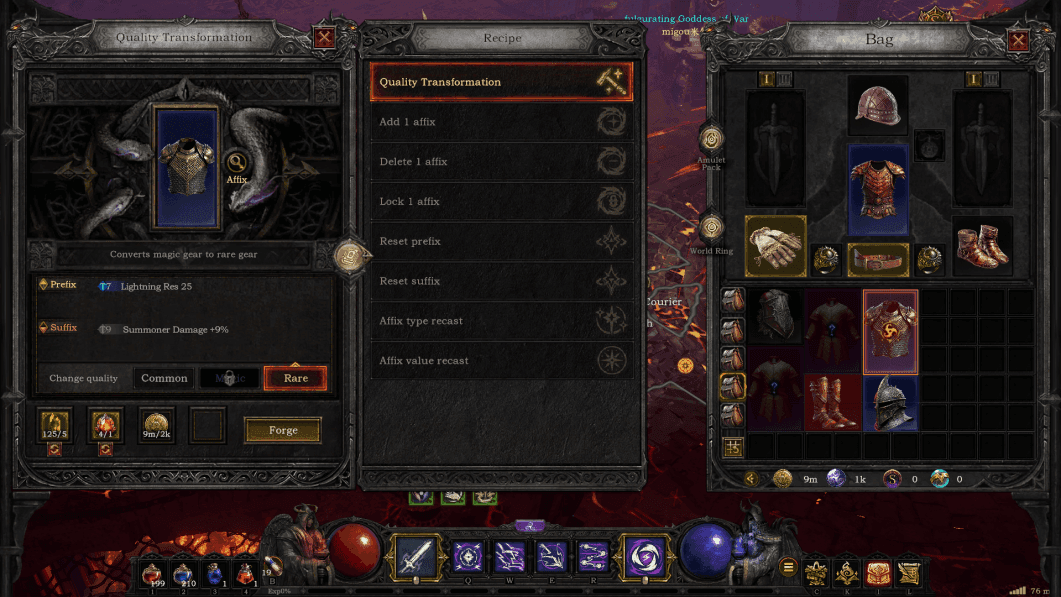This screenshot has height=597, width=1061.
Task: Open the Affix type recast recipe
Action: click(501, 321)
